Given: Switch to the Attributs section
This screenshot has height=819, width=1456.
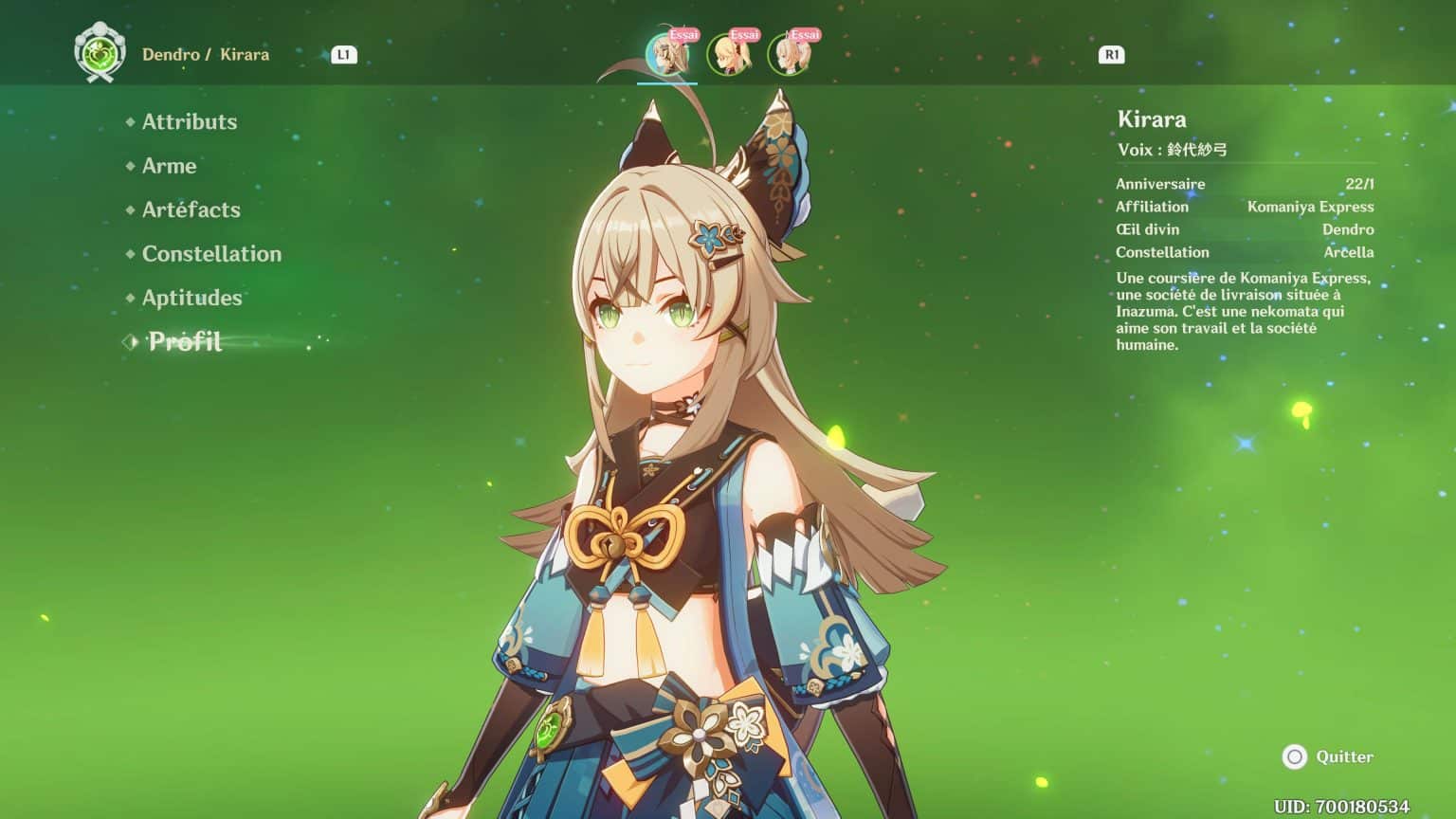Looking at the screenshot, I should click(x=190, y=121).
